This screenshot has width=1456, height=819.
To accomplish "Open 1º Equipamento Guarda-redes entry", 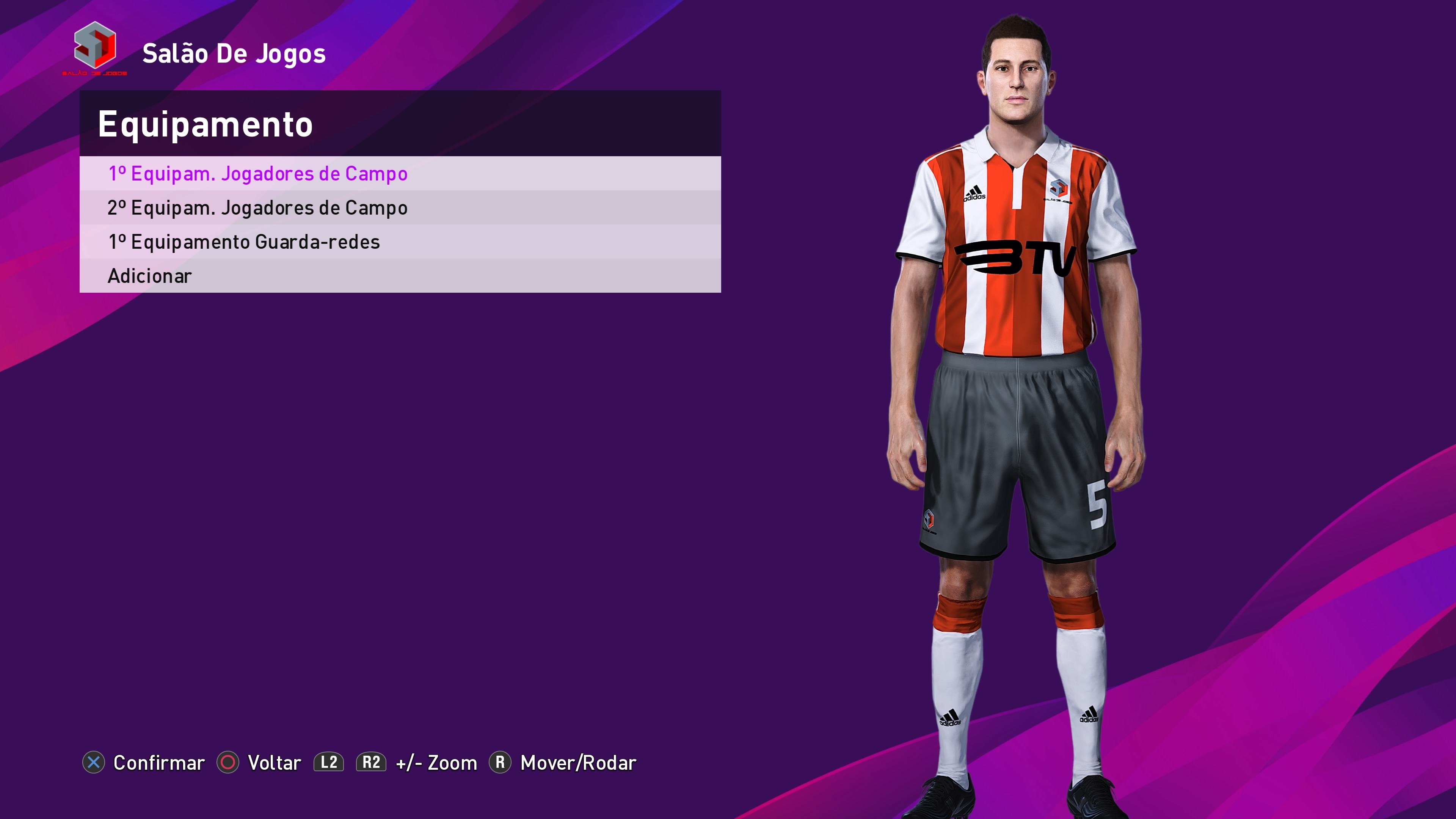I will pyautogui.click(x=244, y=242).
